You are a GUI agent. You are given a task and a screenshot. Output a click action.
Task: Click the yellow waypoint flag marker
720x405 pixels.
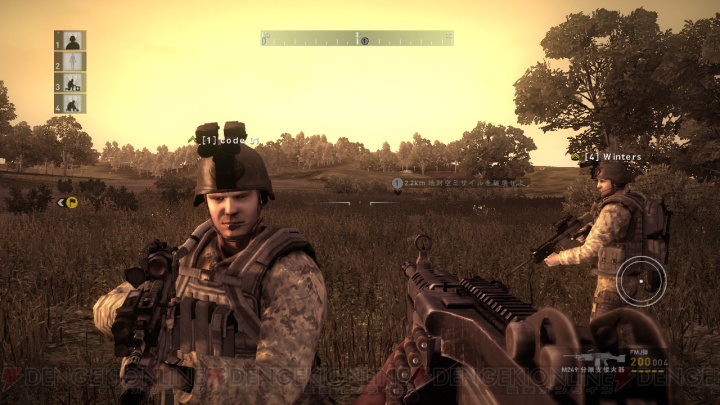pos(71,202)
